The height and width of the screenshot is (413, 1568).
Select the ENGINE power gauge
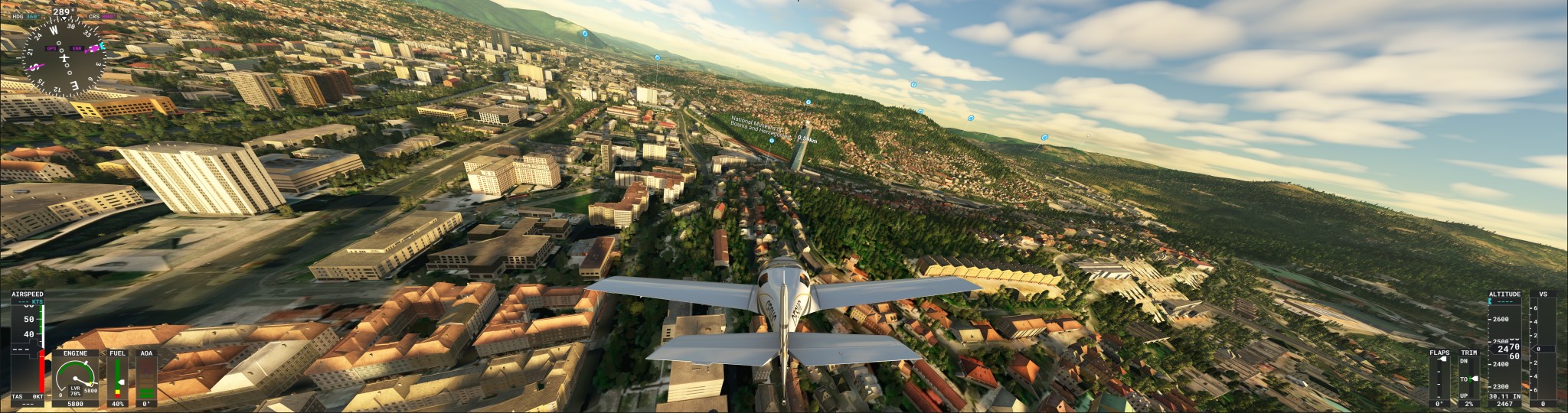(x=76, y=378)
